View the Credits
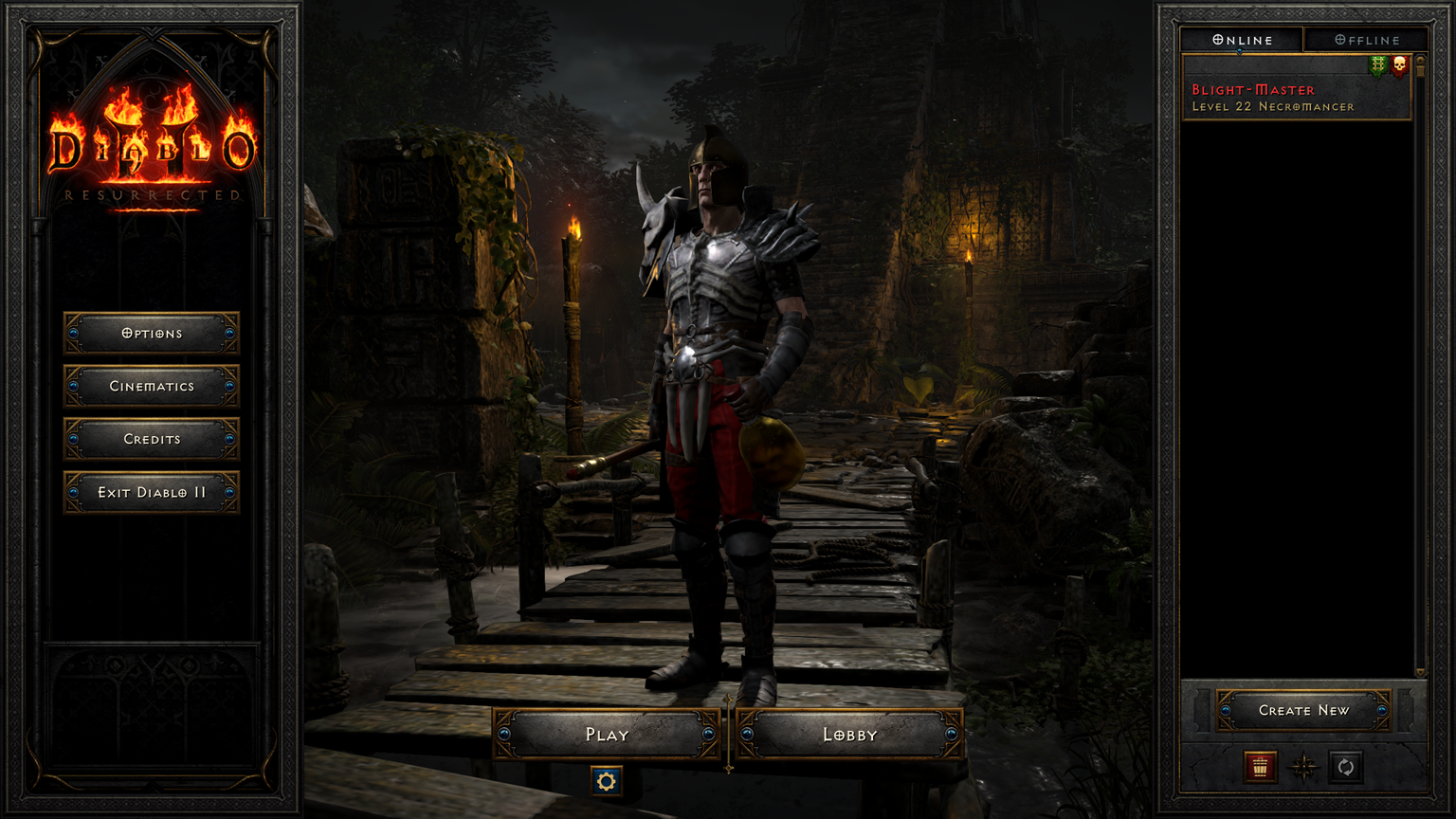The height and width of the screenshot is (819, 1456). coord(152,439)
